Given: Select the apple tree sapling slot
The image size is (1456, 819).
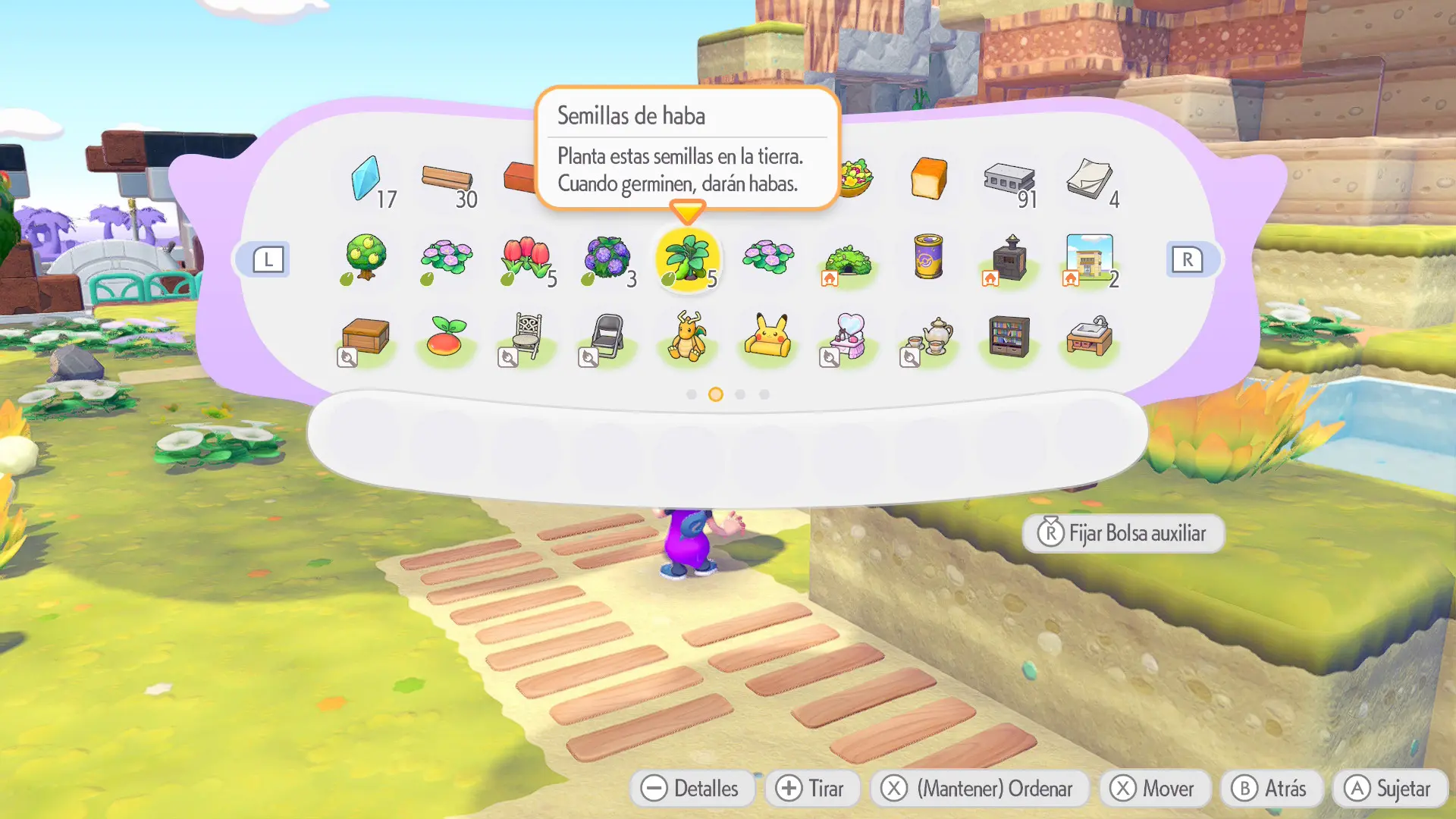Looking at the screenshot, I should (x=366, y=258).
